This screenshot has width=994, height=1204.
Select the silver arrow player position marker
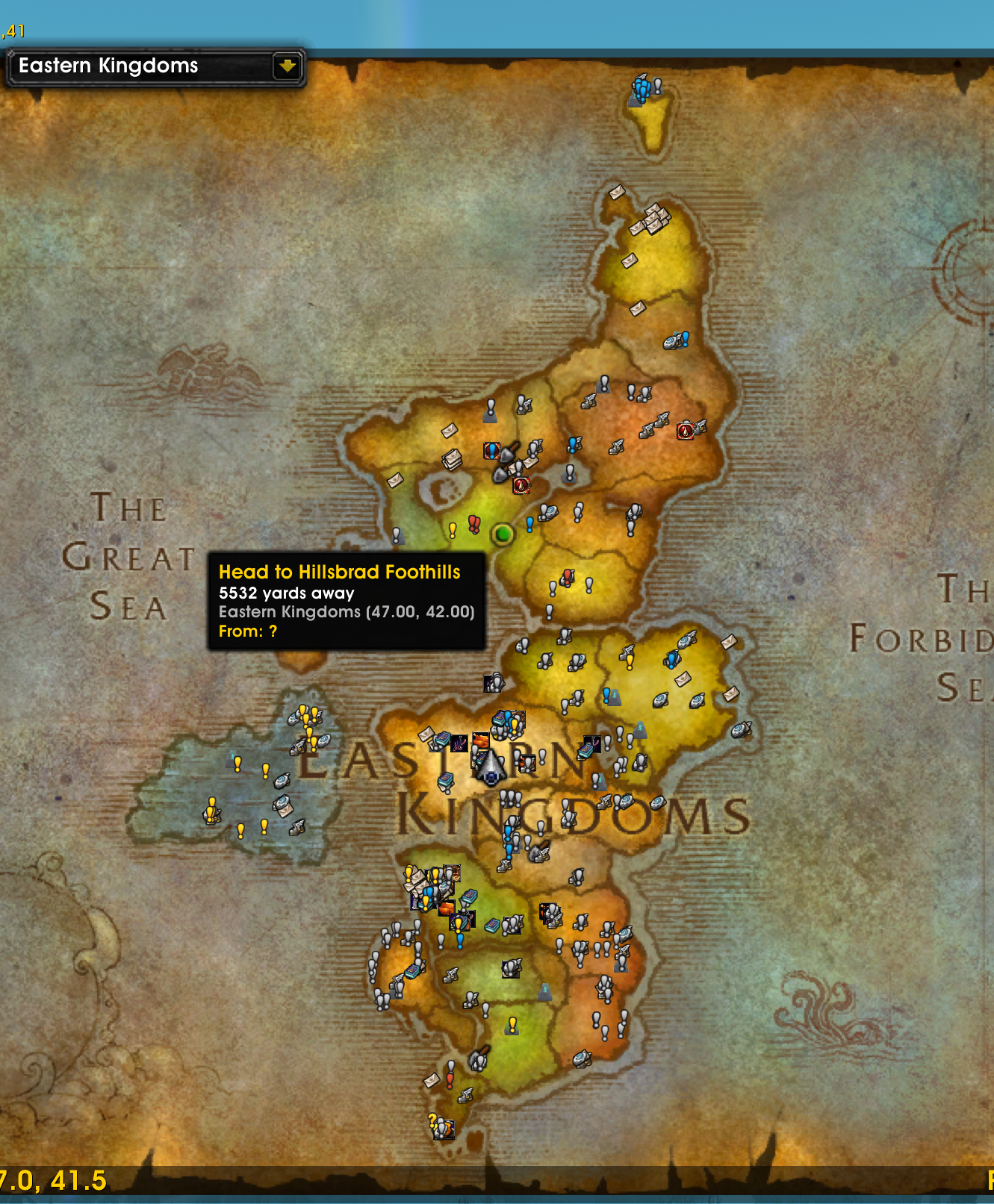point(490,767)
